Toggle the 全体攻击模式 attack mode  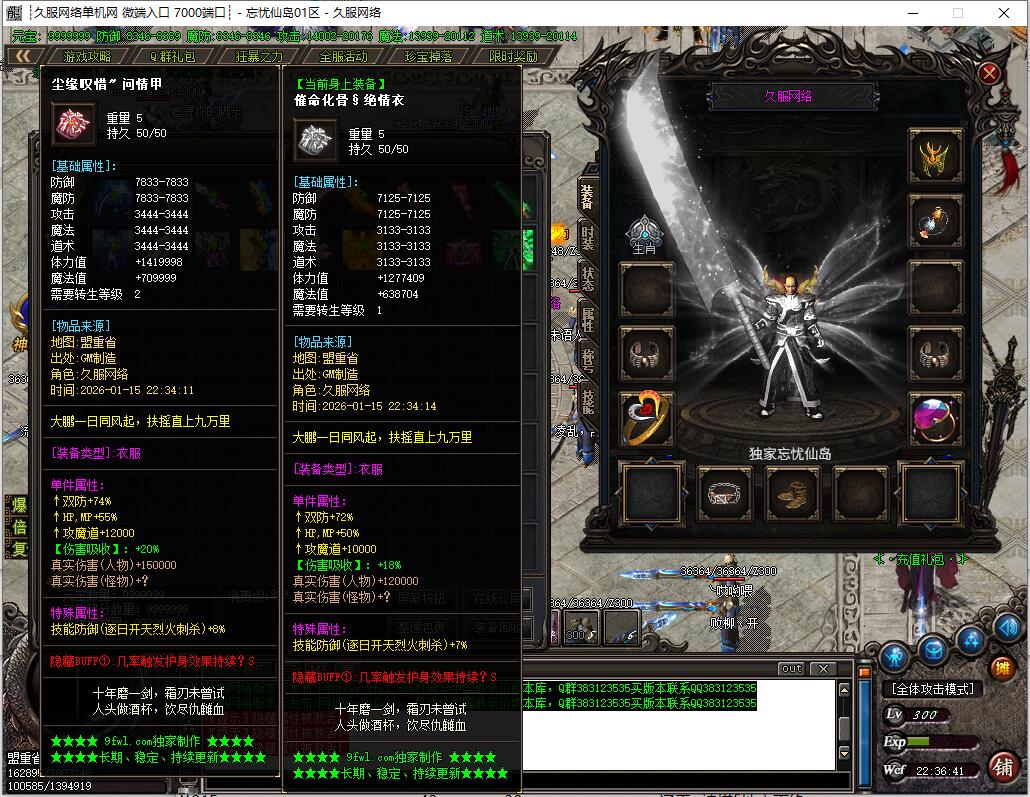click(x=932, y=689)
